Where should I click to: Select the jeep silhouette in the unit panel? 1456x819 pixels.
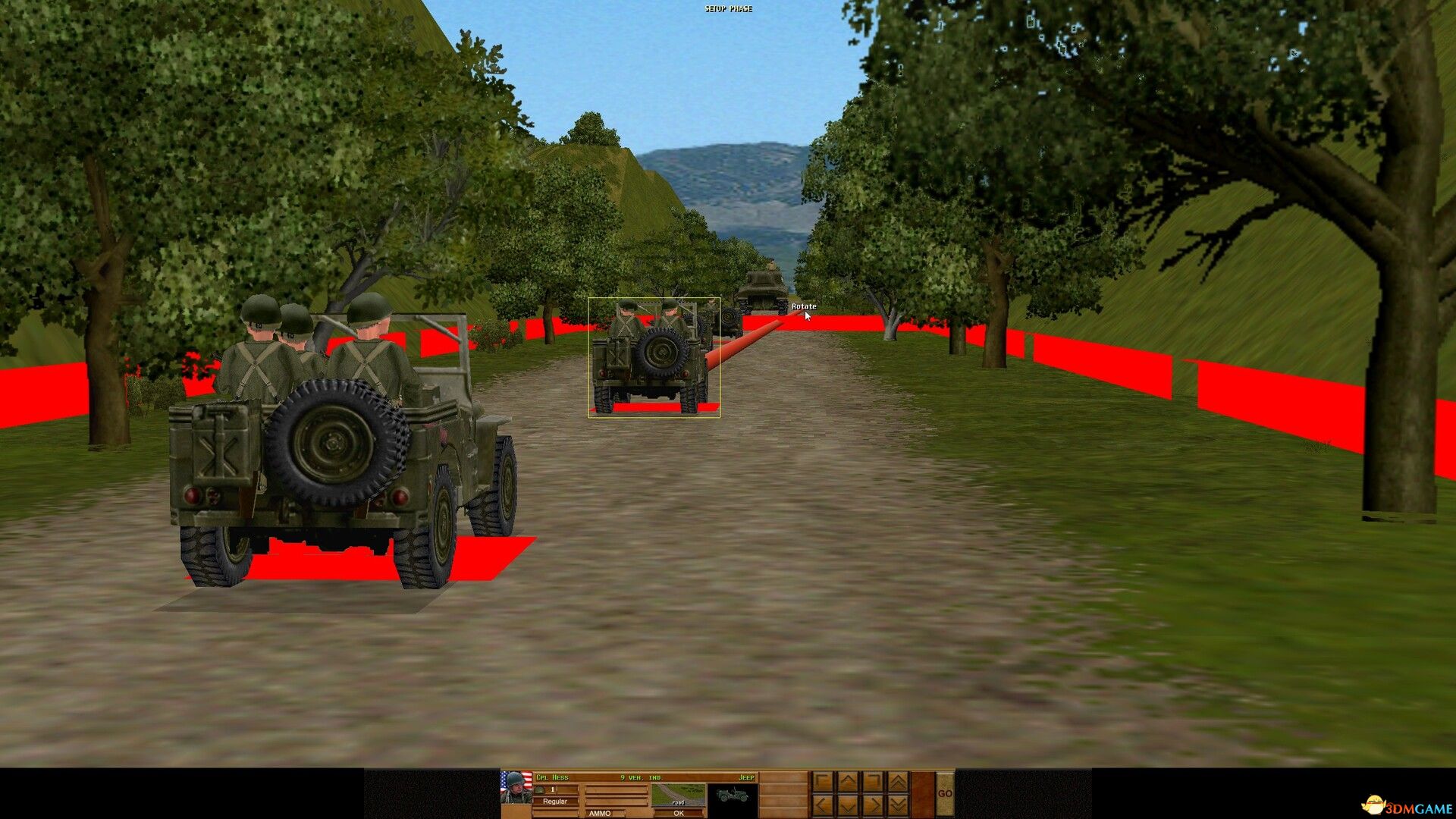coord(733,795)
